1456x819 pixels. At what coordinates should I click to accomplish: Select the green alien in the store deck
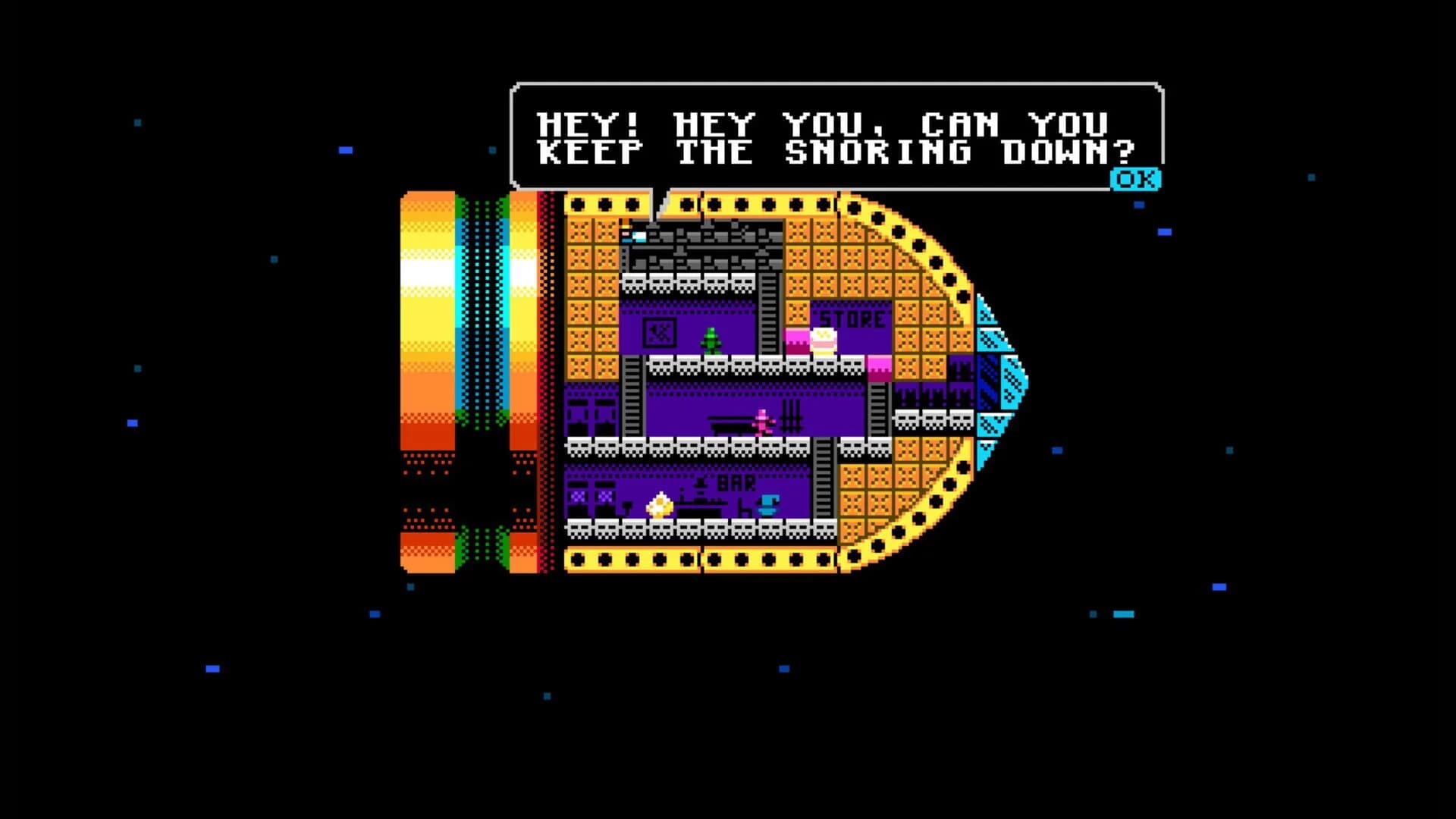click(711, 340)
